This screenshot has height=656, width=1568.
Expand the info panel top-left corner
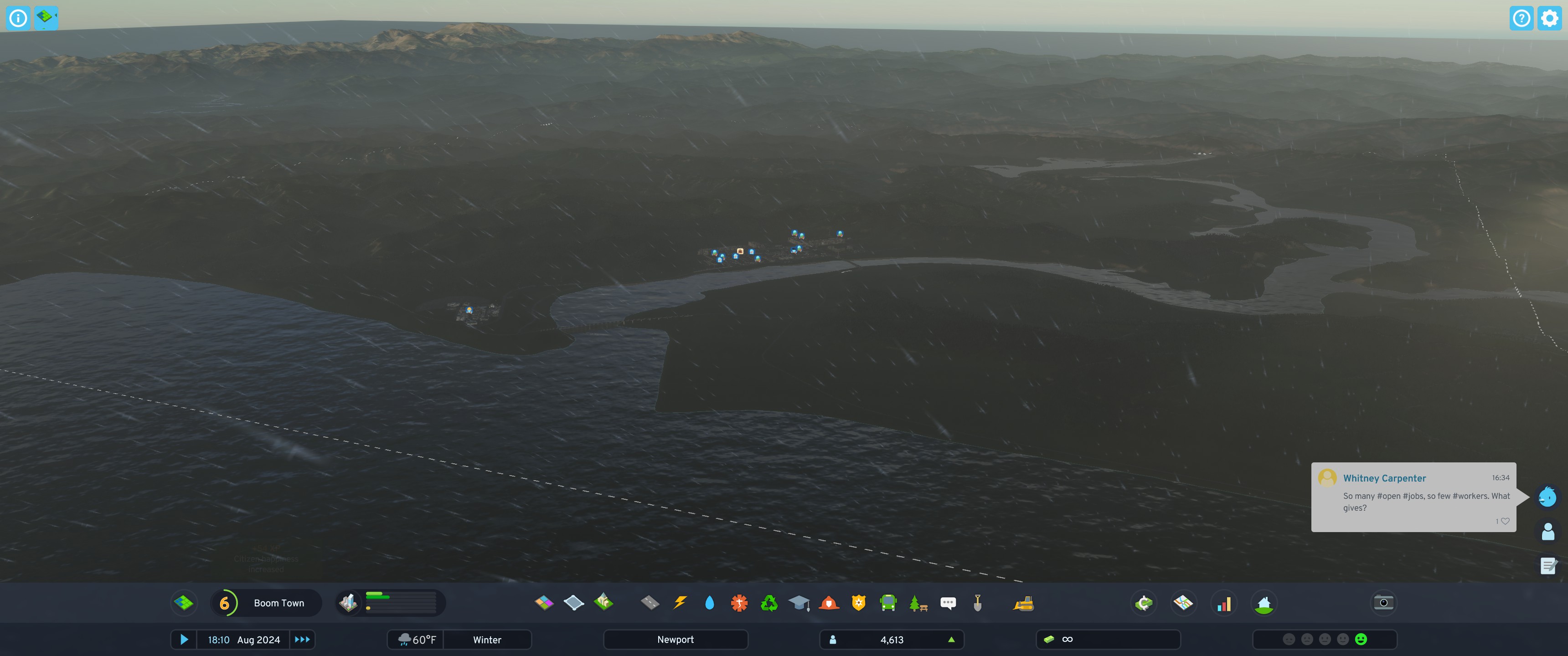click(x=18, y=18)
